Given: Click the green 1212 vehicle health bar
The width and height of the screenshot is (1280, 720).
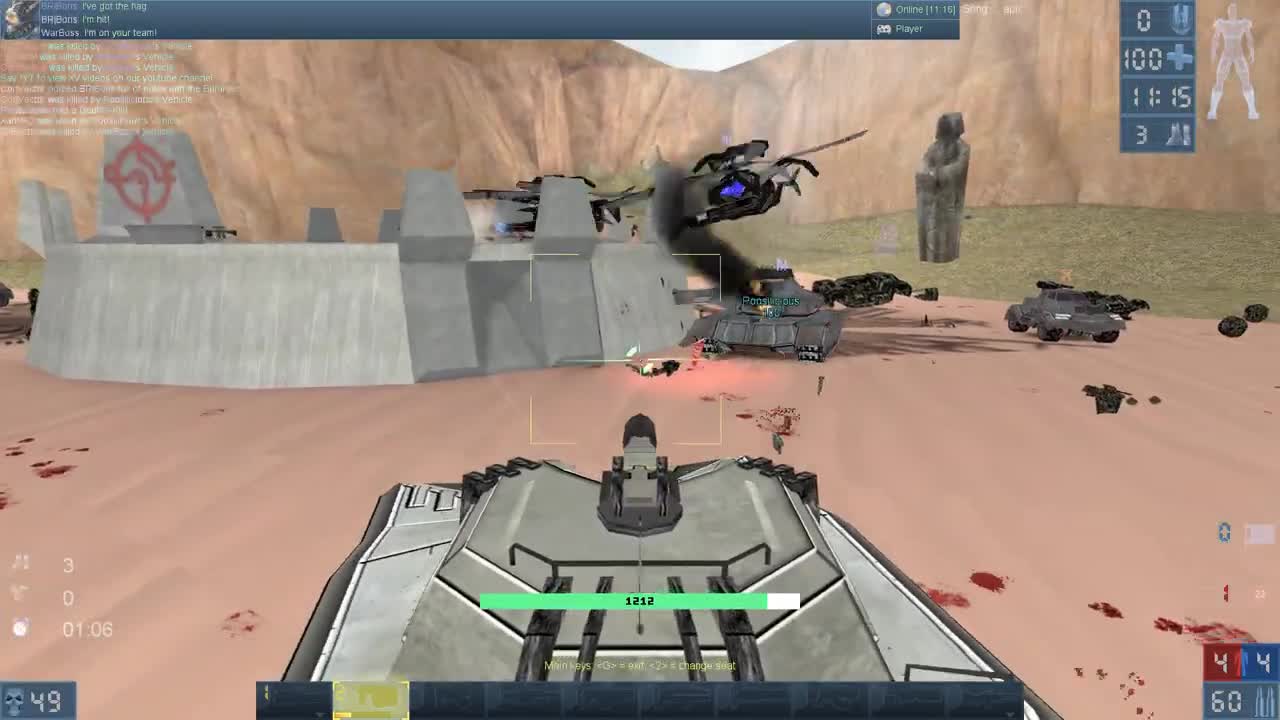Looking at the screenshot, I should click(x=640, y=600).
